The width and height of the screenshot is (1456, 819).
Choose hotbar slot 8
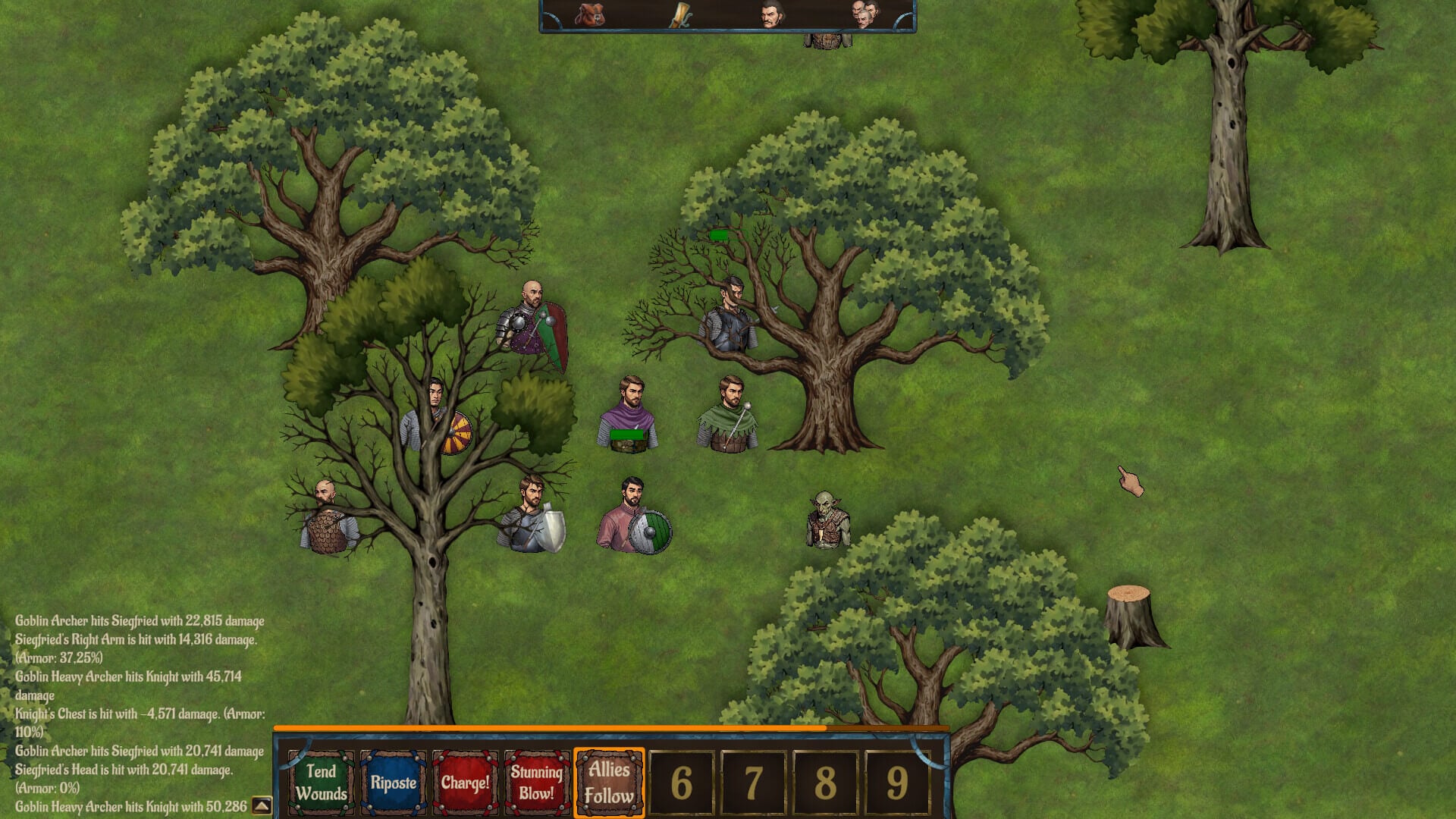click(825, 783)
